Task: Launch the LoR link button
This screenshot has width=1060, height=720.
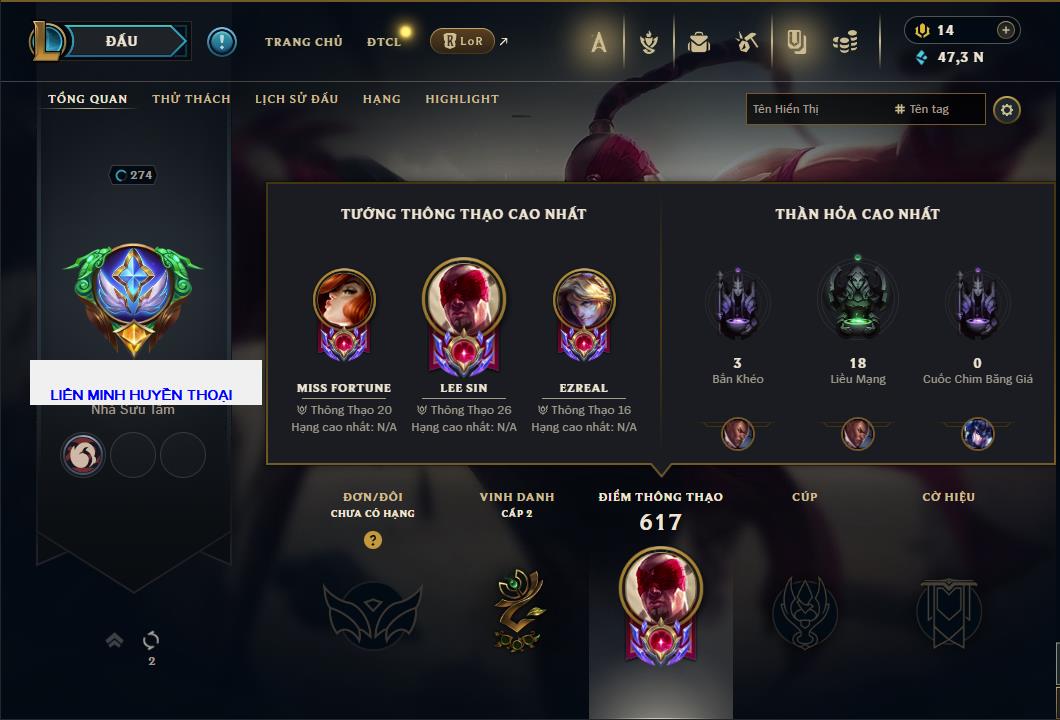Action: (x=462, y=41)
